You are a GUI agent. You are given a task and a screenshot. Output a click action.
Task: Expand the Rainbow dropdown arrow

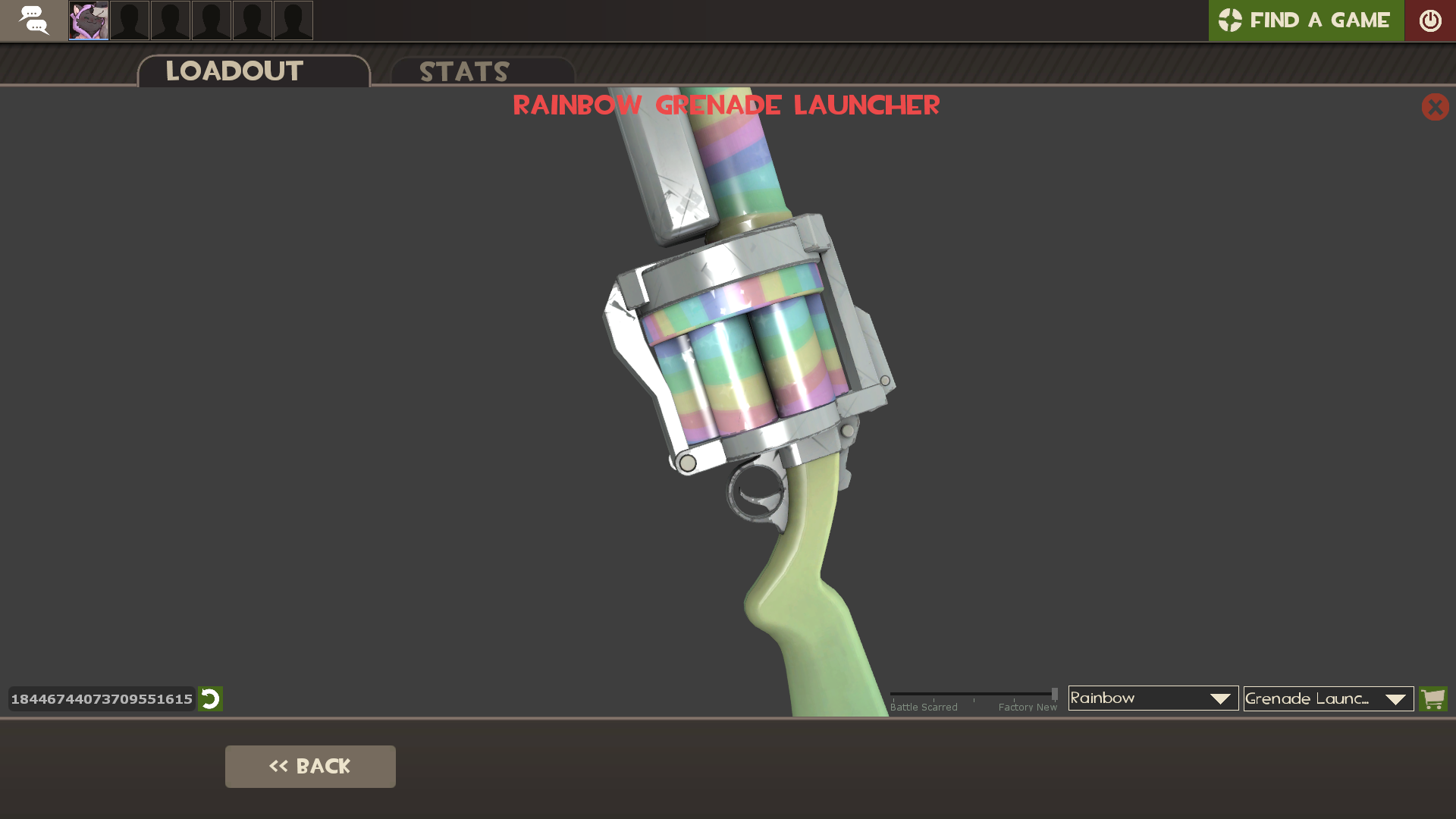point(1219,698)
